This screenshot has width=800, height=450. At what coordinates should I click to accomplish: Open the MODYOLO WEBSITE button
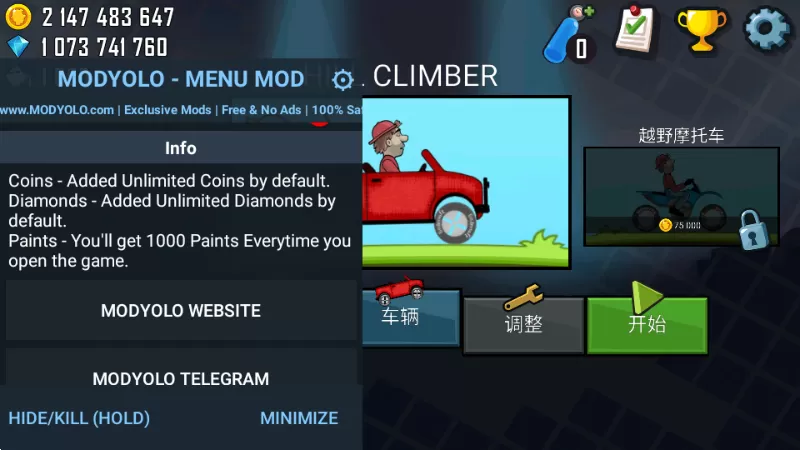(x=181, y=311)
